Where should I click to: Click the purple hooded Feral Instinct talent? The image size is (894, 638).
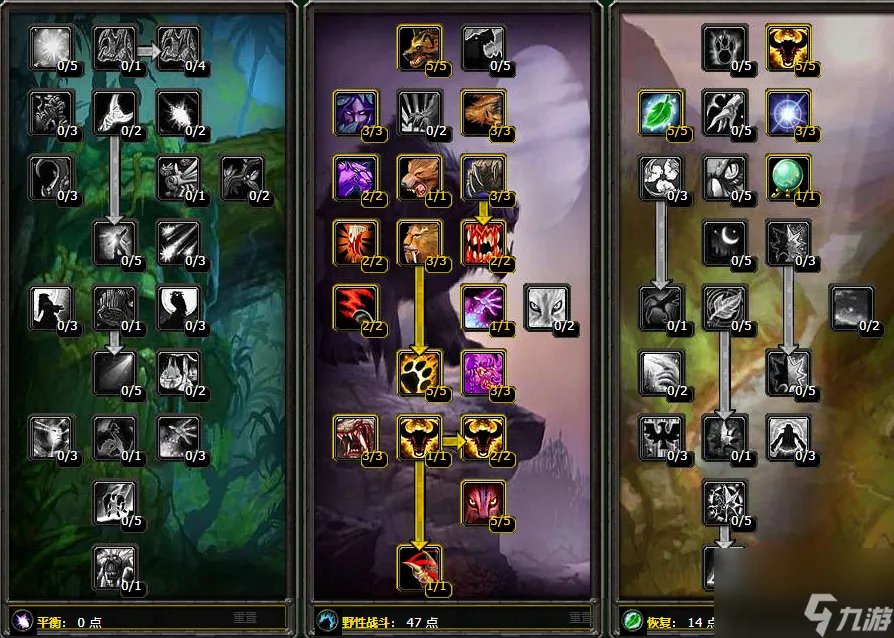[354, 111]
